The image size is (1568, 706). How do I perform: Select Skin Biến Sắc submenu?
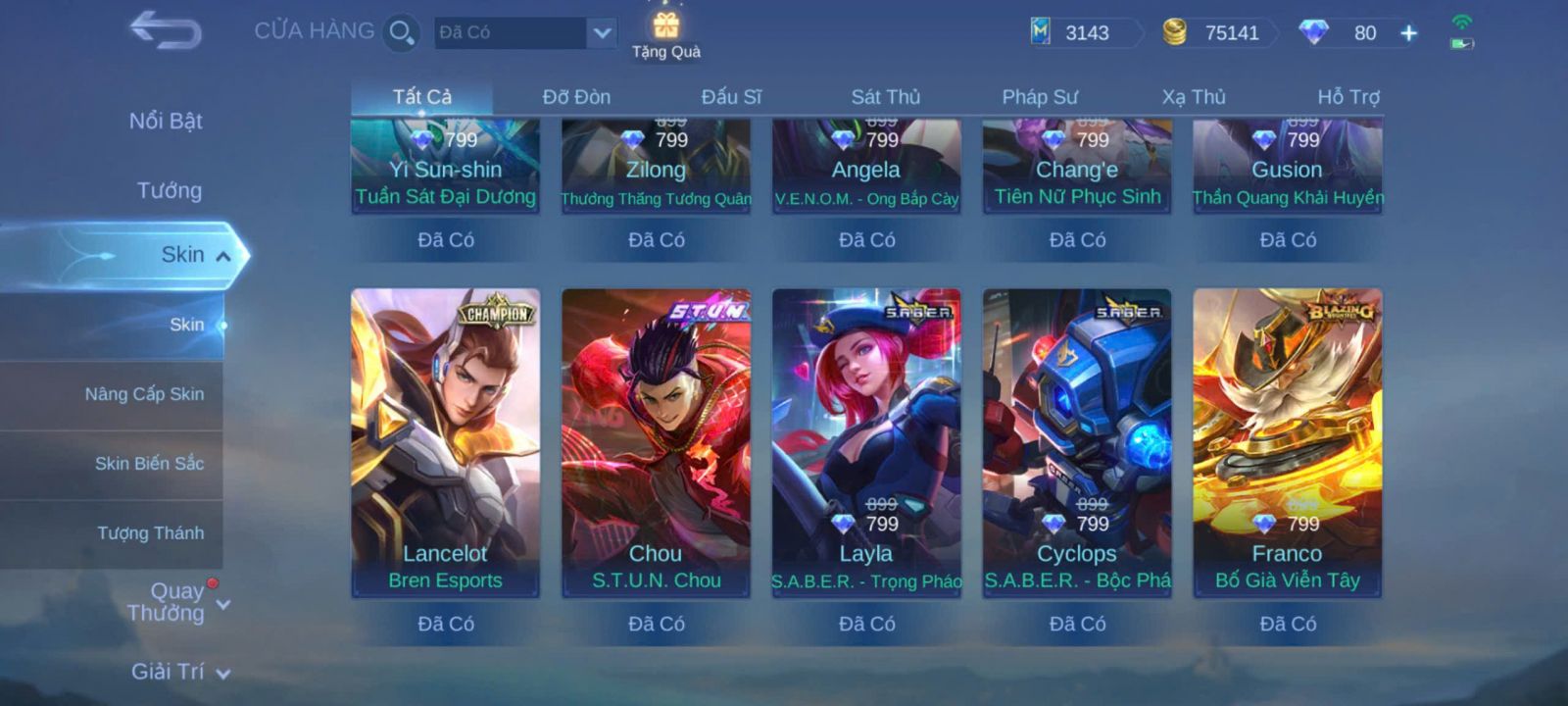coord(149,463)
